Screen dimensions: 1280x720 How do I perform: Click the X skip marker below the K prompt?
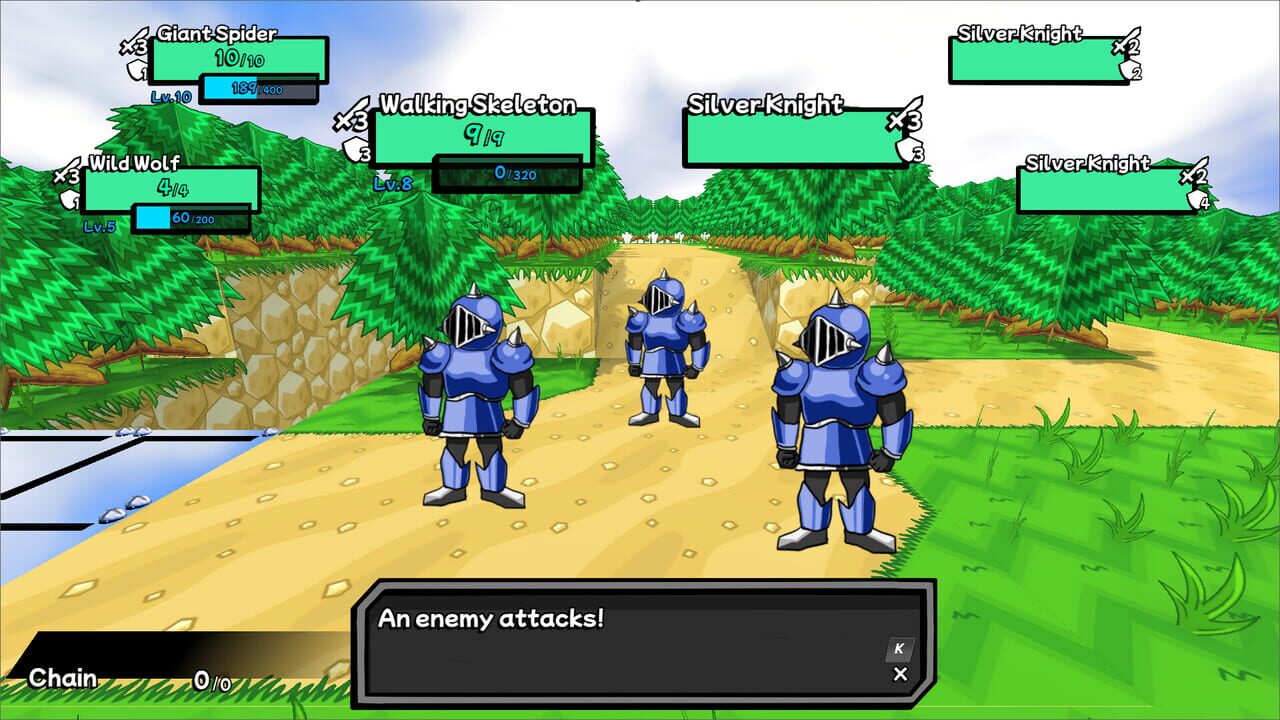pyautogui.click(x=900, y=674)
